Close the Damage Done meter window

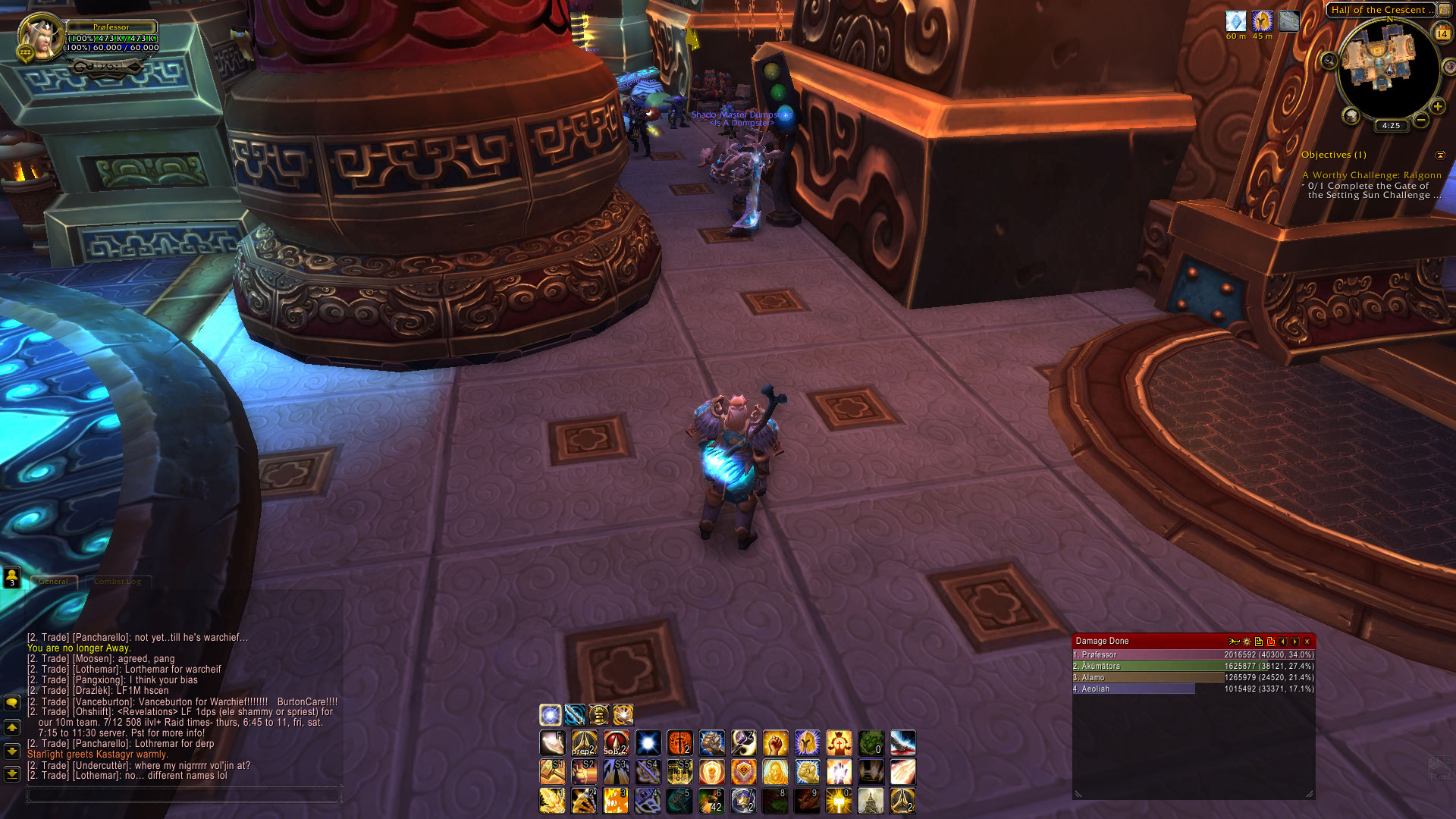(x=1307, y=642)
